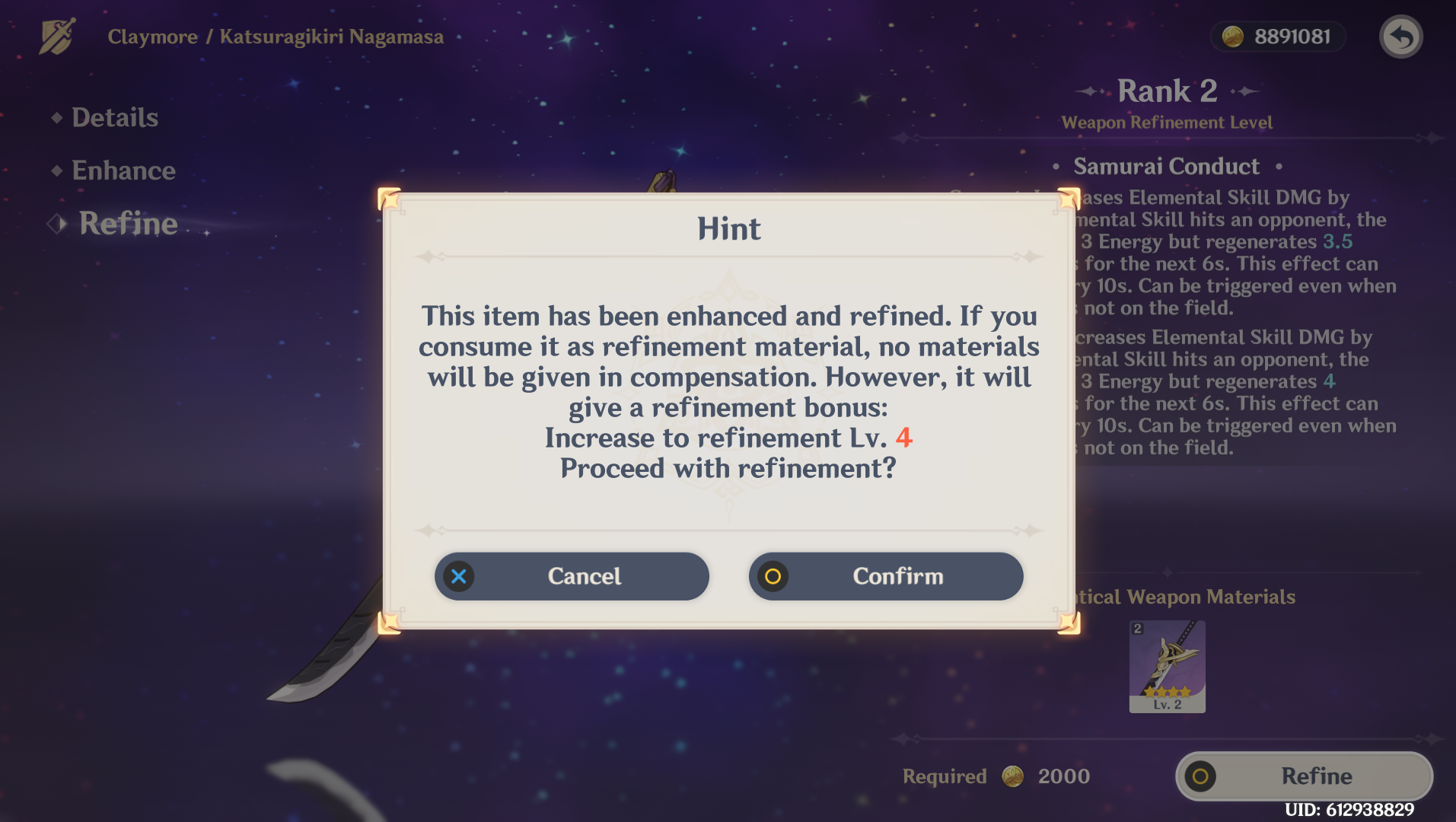Click the coin icon next to Required 2000
The image size is (1456, 822).
(1012, 776)
